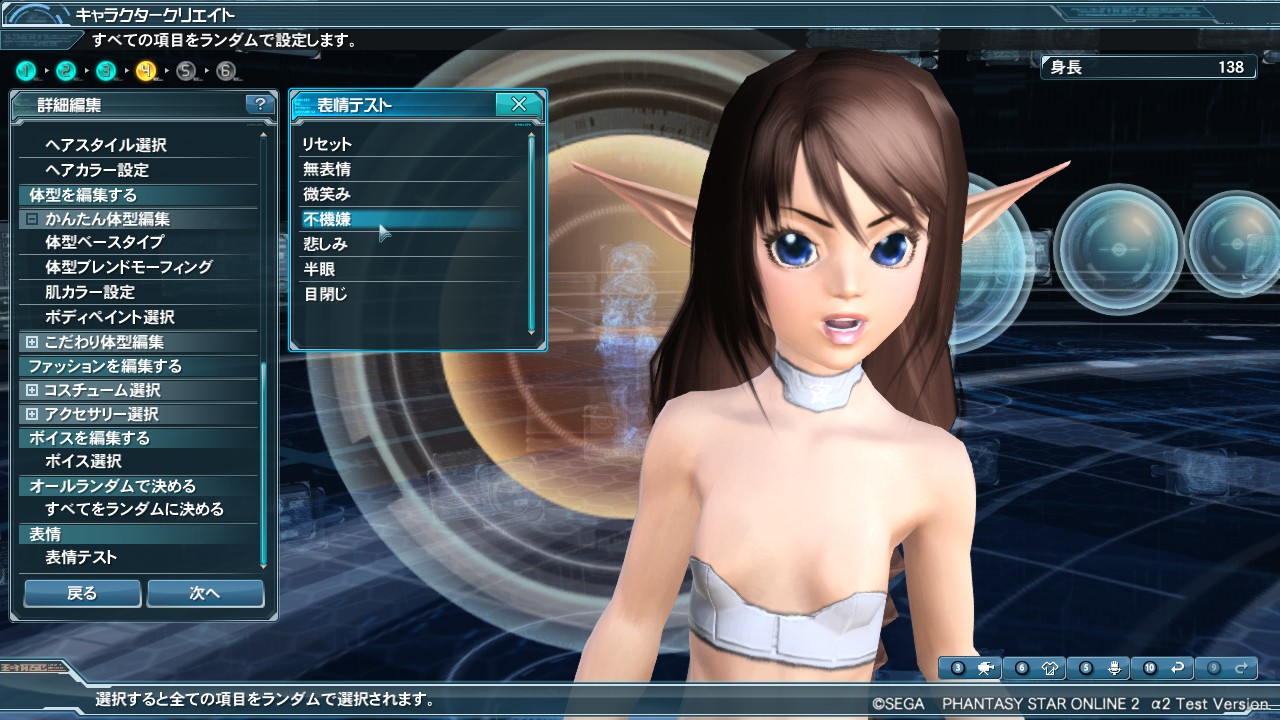The height and width of the screenshot is (720, 1280).
Task: Choose the 微笑み expression
Action: [327, 194]
